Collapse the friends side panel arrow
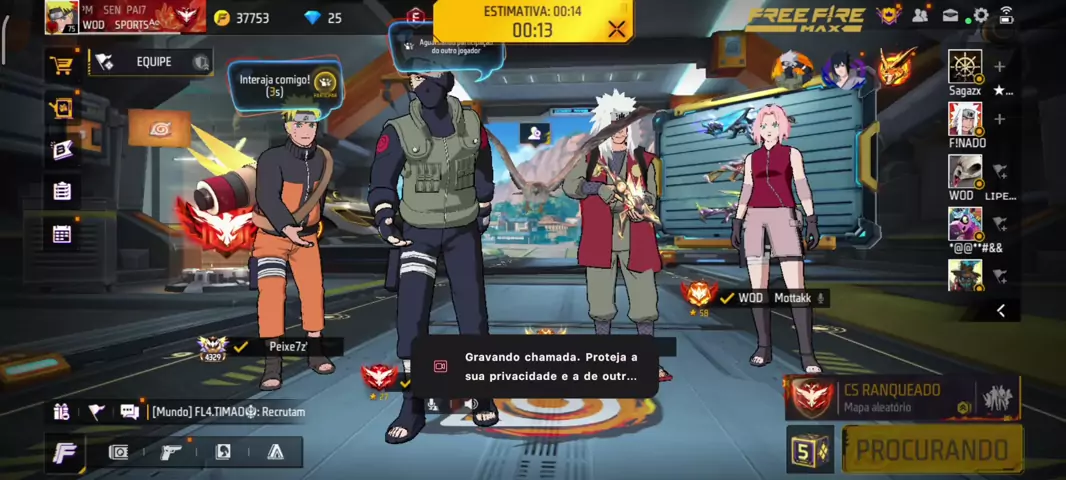Screen dimensions: 1066x480 point(1001,311)
